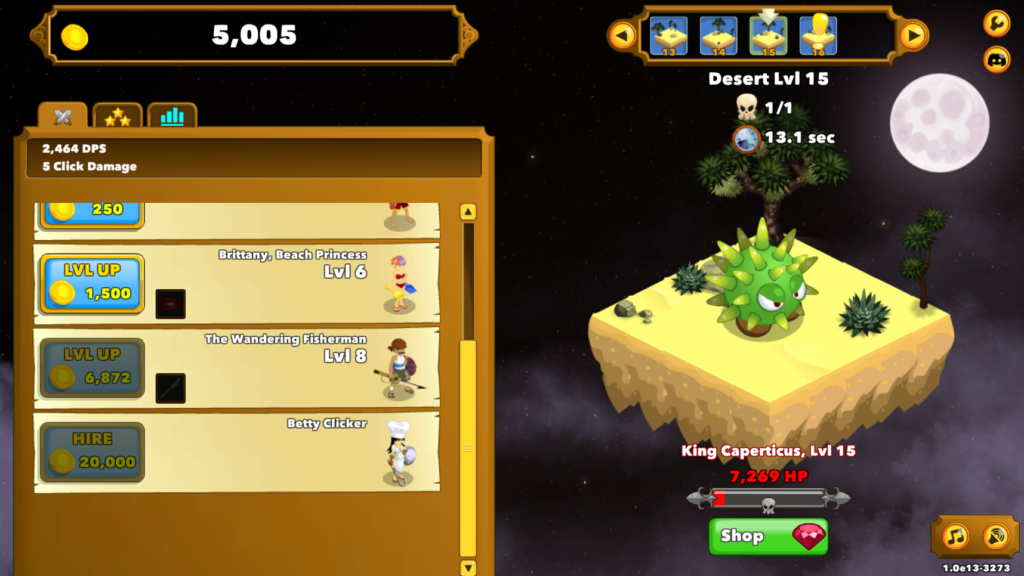Screen dimensions: 1024x576
Task: Select the level 13 zone thumbnail
Action: (668, 36)
